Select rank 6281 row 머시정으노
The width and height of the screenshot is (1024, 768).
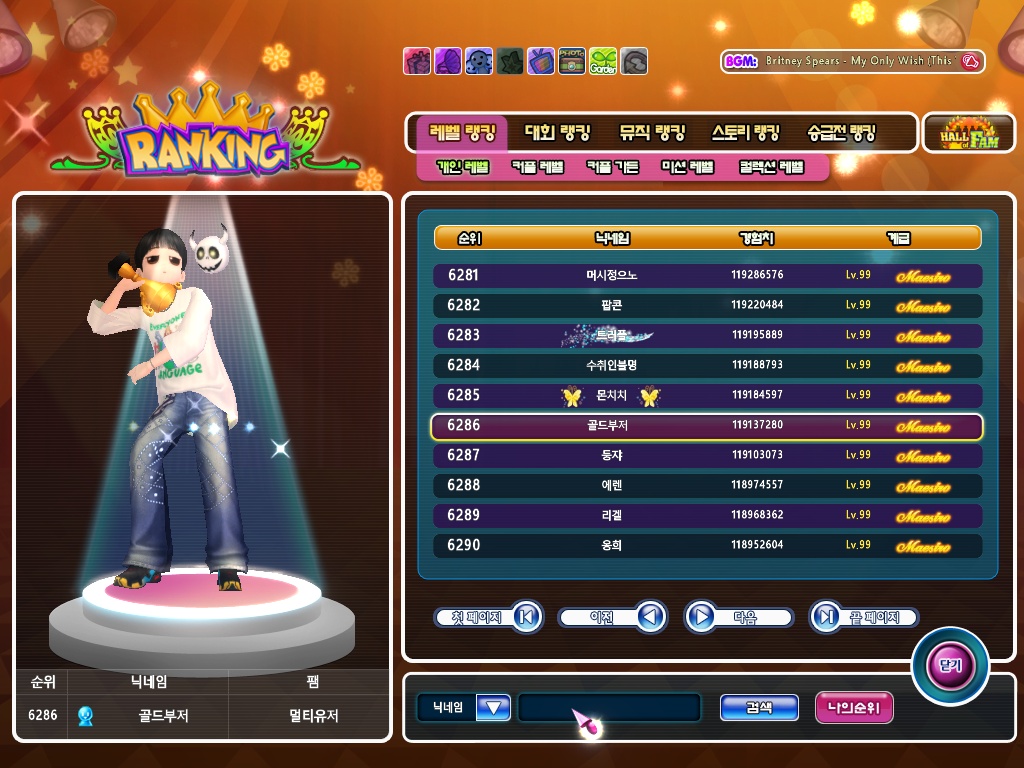[707, 275]
